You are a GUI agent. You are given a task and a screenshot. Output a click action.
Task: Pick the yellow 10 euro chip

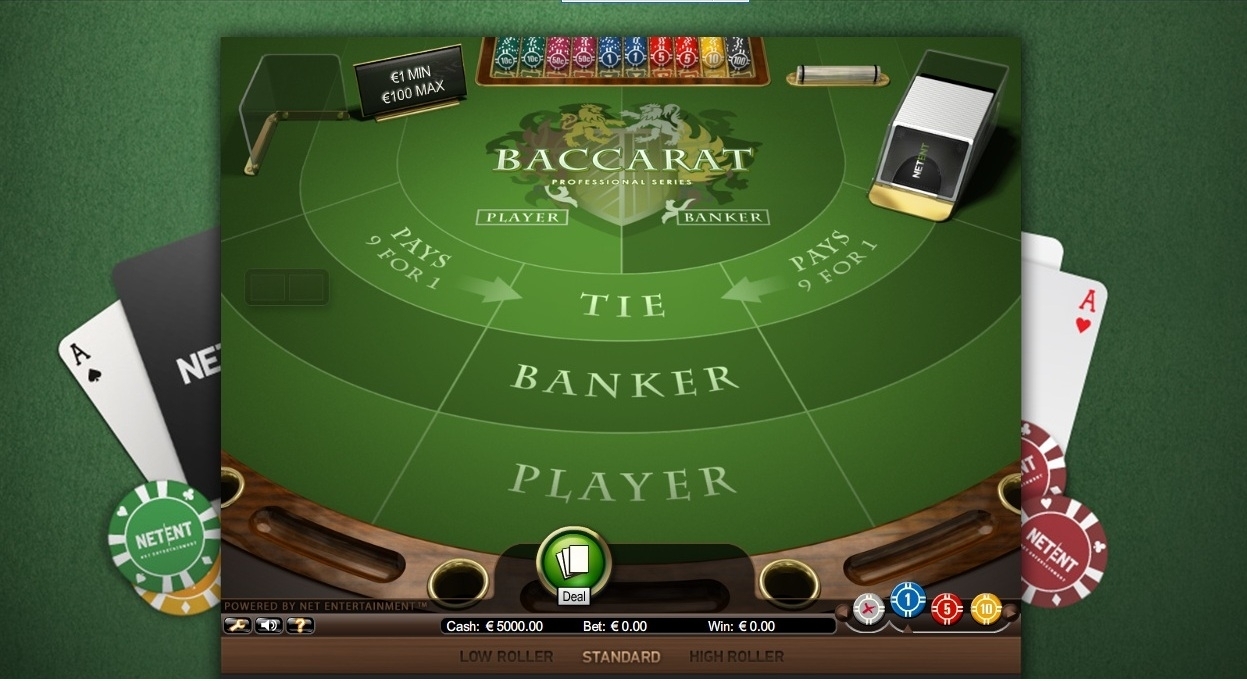click(x=985, y=607)
